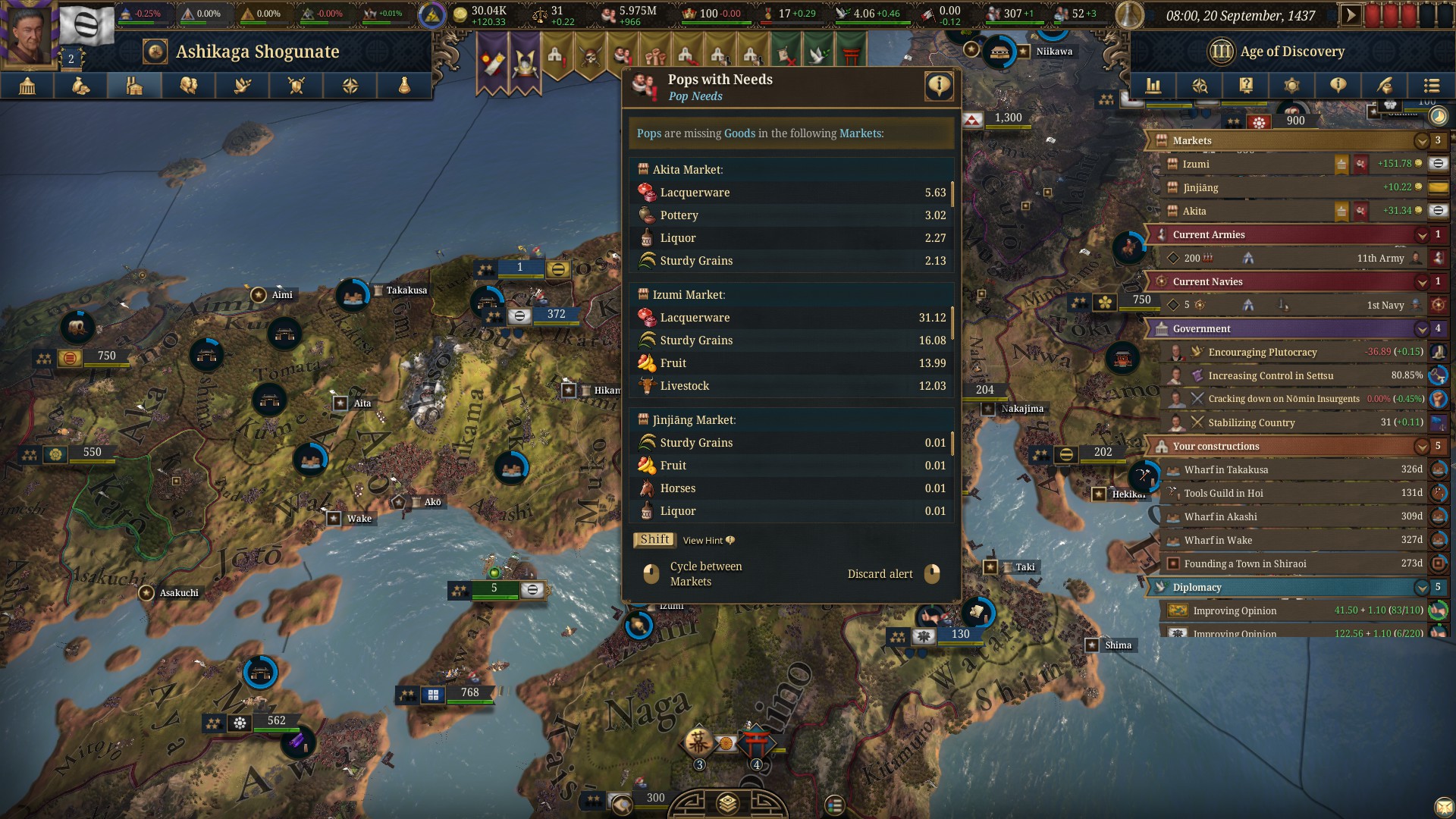Click the Ashikaga Shogunate country name

click(x=257, y=52)
